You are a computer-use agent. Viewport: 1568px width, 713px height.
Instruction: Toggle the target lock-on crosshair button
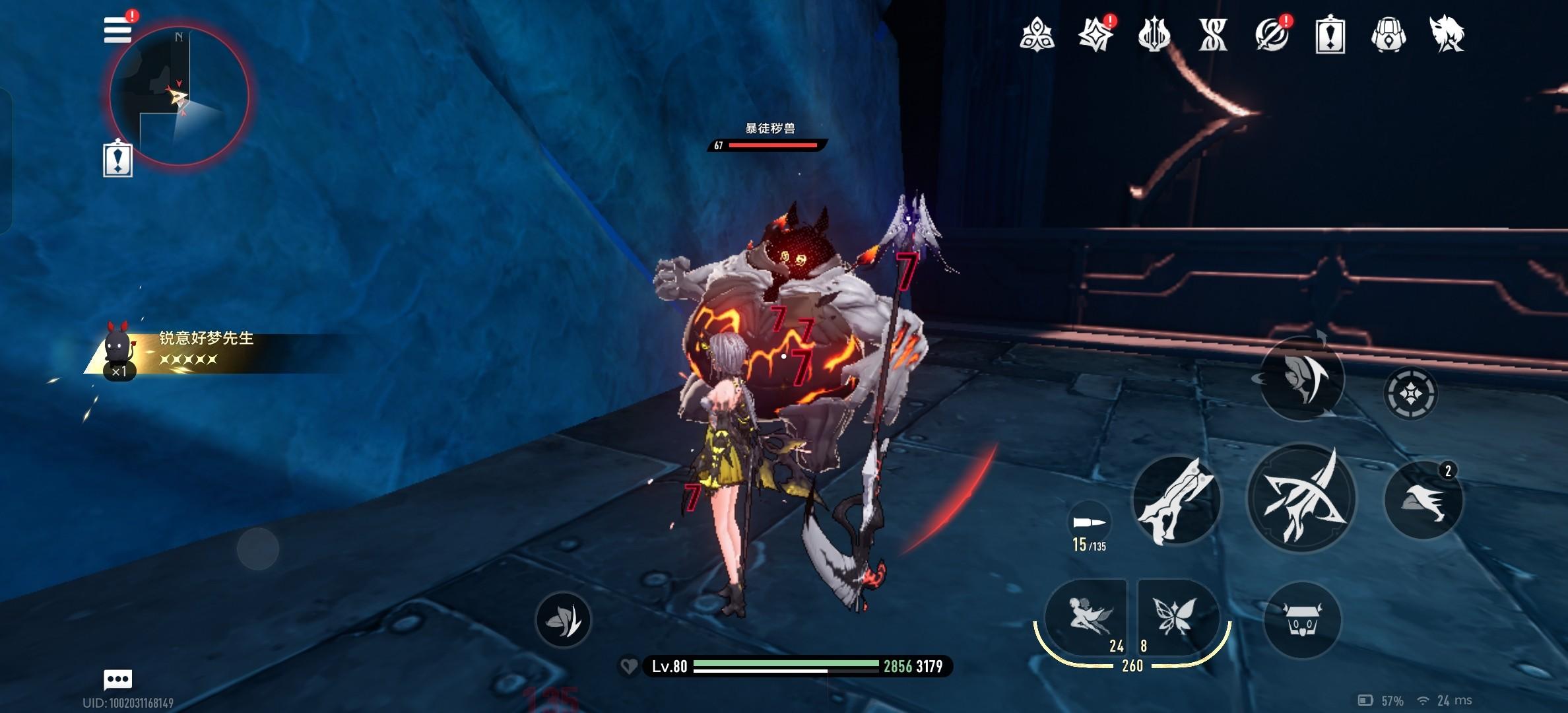pos(1410,394)
